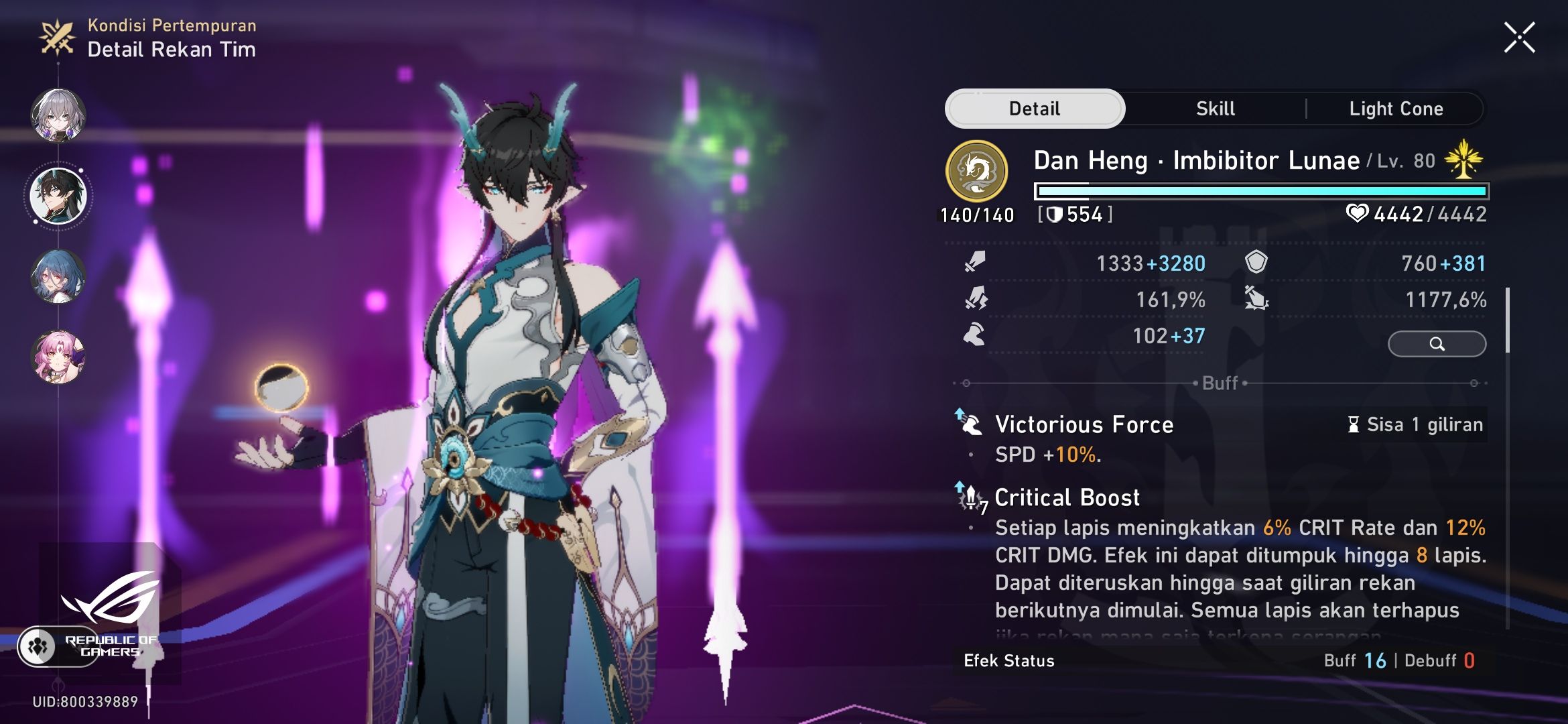Select the Detail tab

(1034, 109)
